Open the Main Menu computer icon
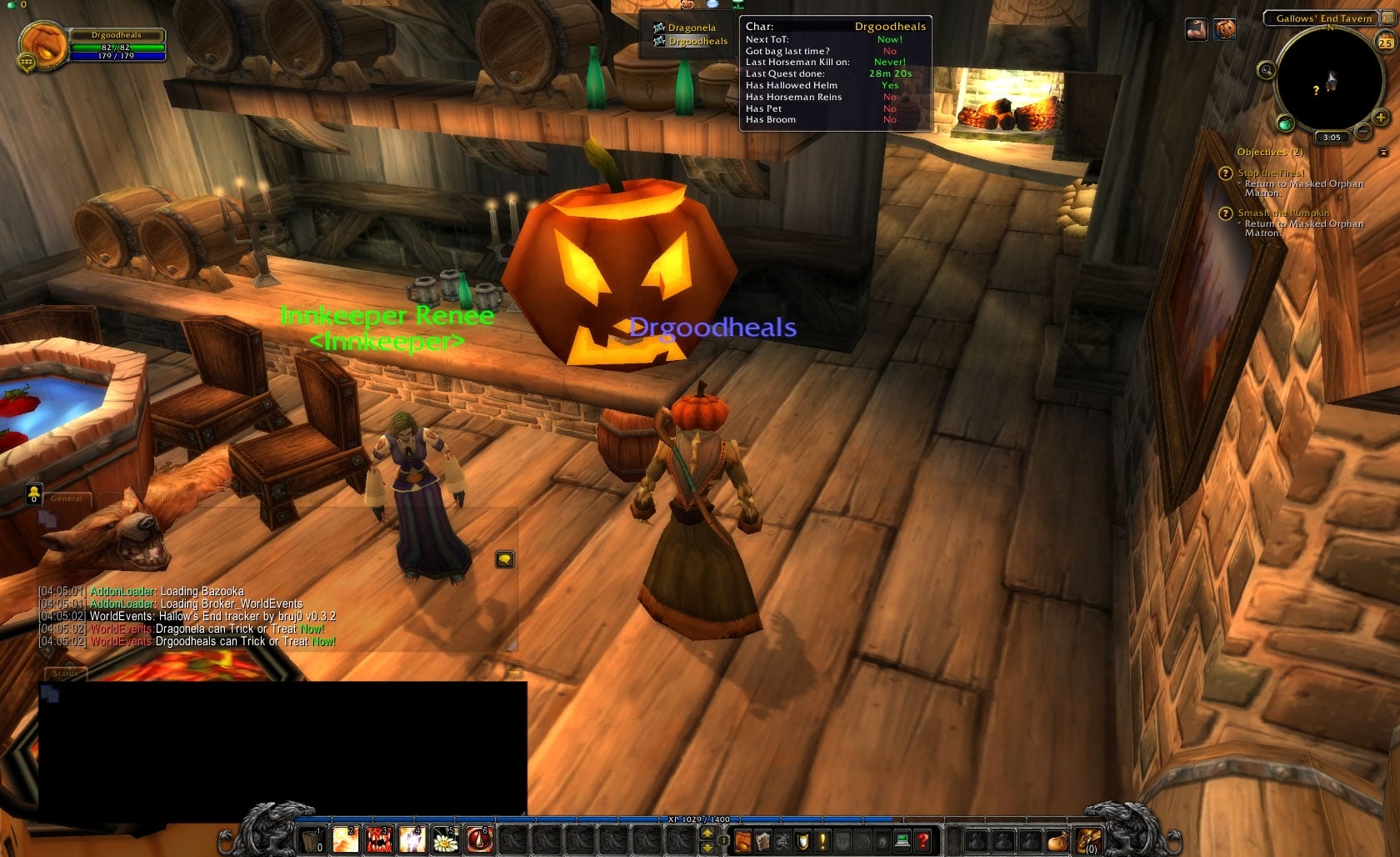The width and height of the screenshot is (1400, 857). pos(902,840)
